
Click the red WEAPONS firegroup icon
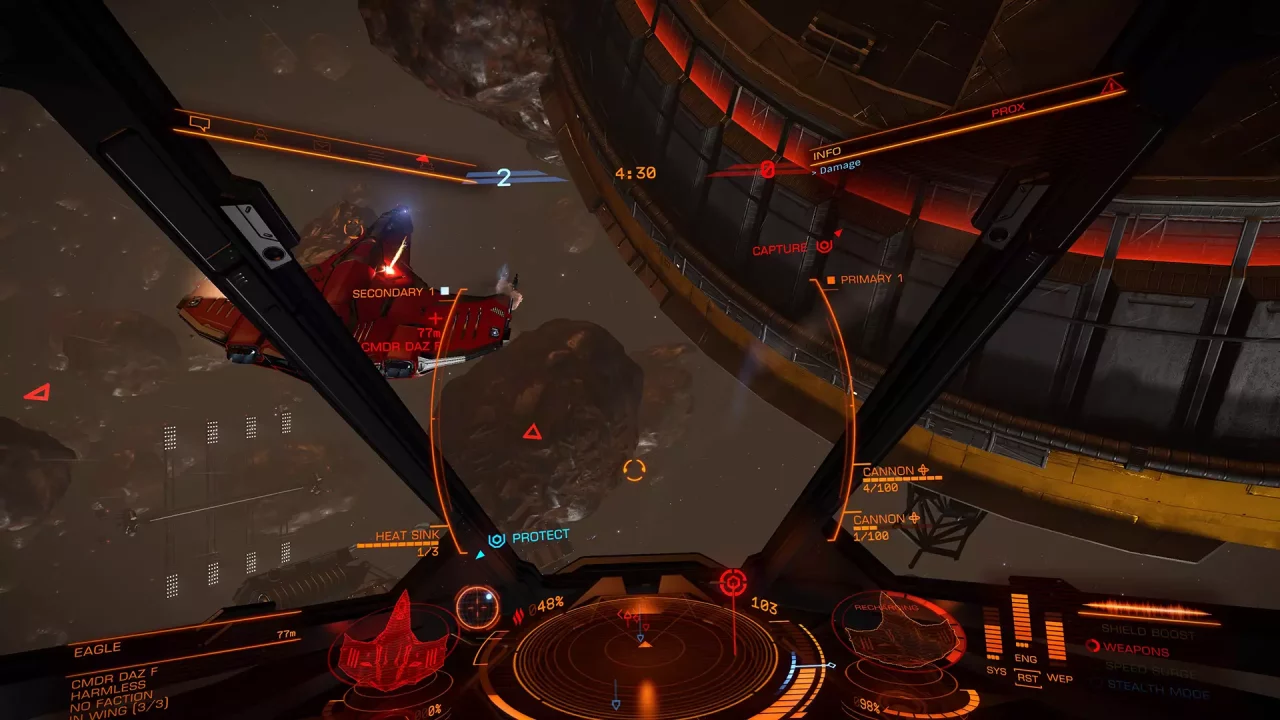pos(1094,647)
